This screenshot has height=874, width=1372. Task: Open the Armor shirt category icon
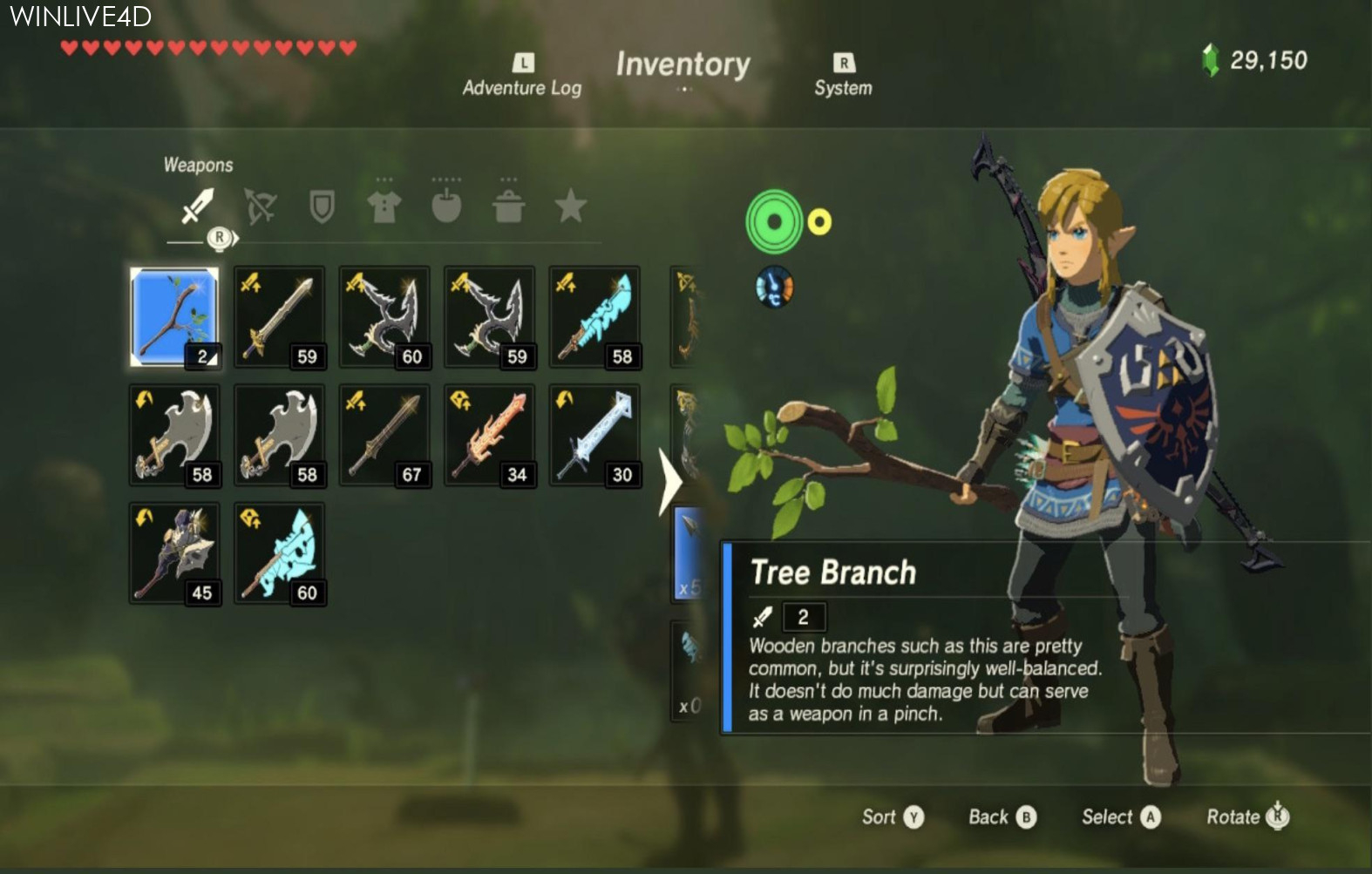(x=382, y=204)
